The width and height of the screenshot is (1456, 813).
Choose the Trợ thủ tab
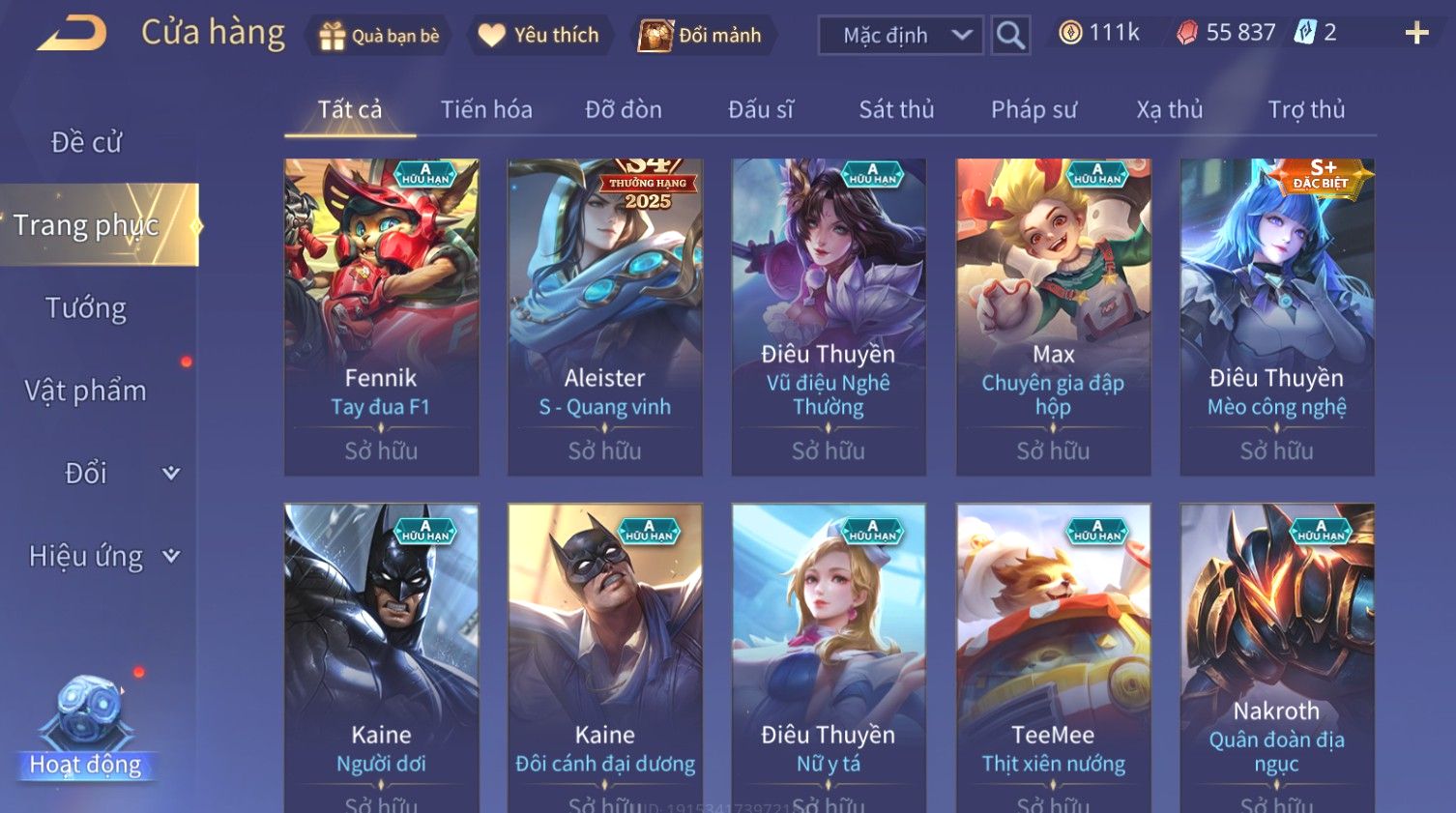point(1306,109)
